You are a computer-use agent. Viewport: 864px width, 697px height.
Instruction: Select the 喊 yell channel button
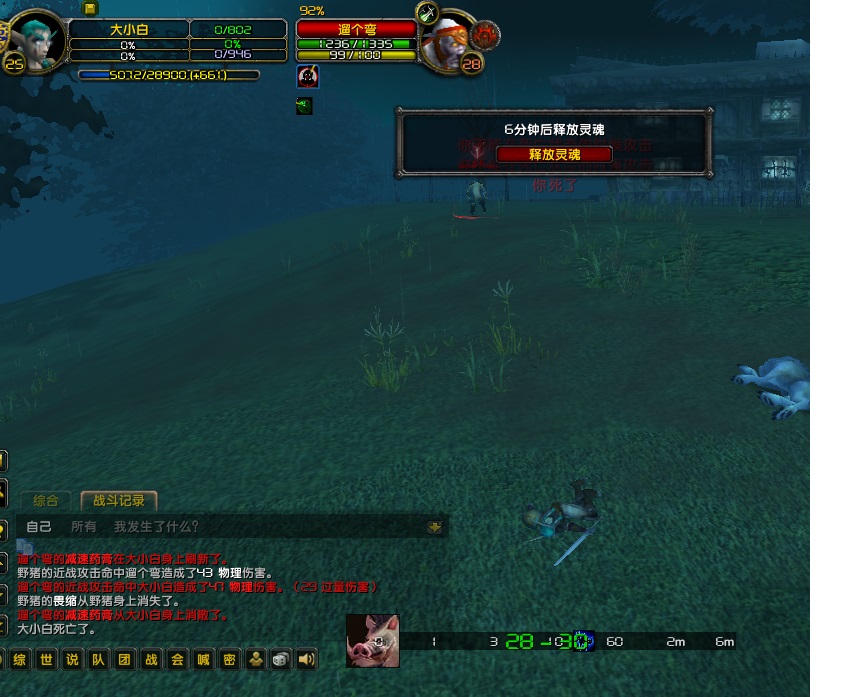[203, 659]
